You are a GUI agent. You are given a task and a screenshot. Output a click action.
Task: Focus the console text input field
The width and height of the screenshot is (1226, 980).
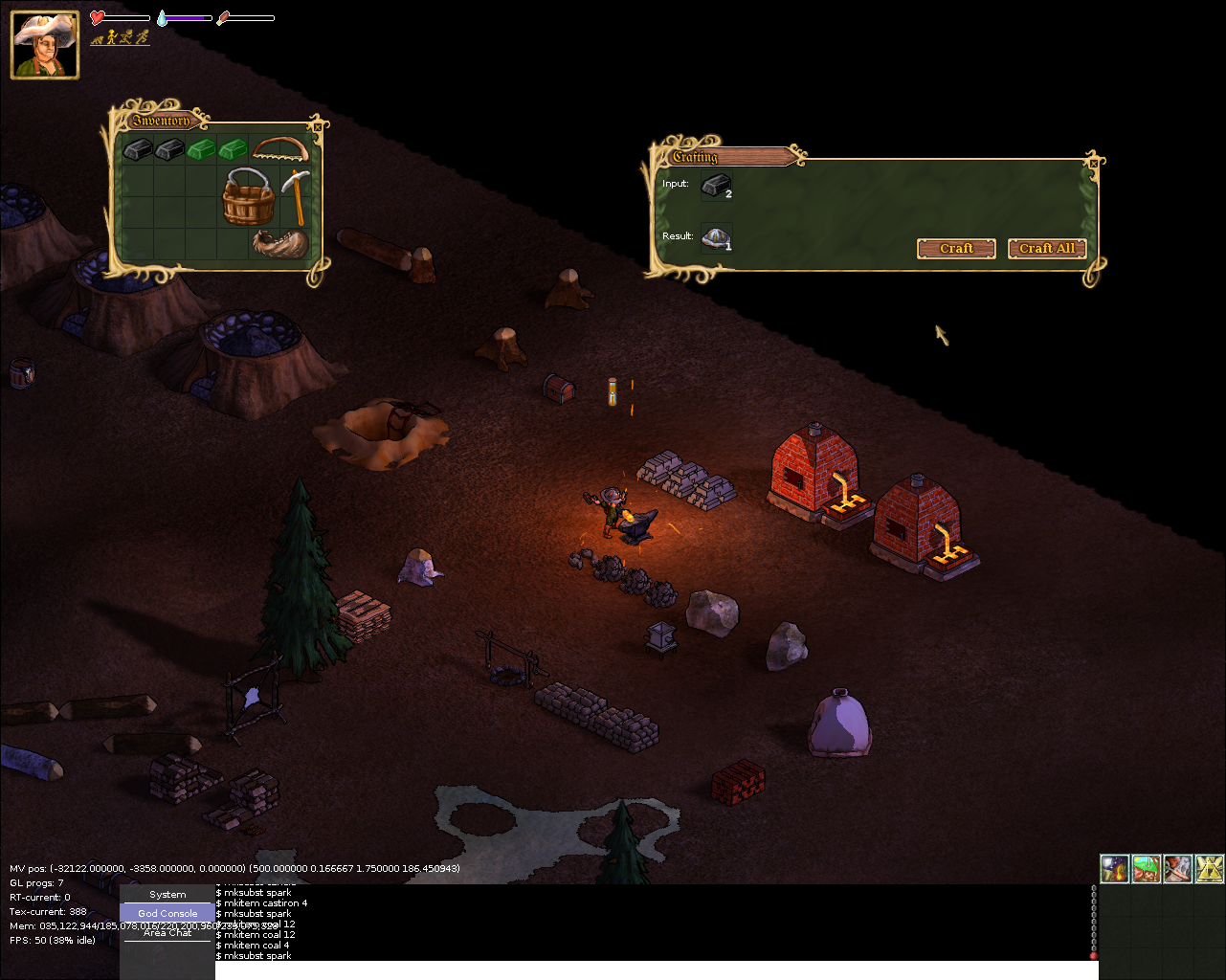pyautogui.click(x=656, y=969)
